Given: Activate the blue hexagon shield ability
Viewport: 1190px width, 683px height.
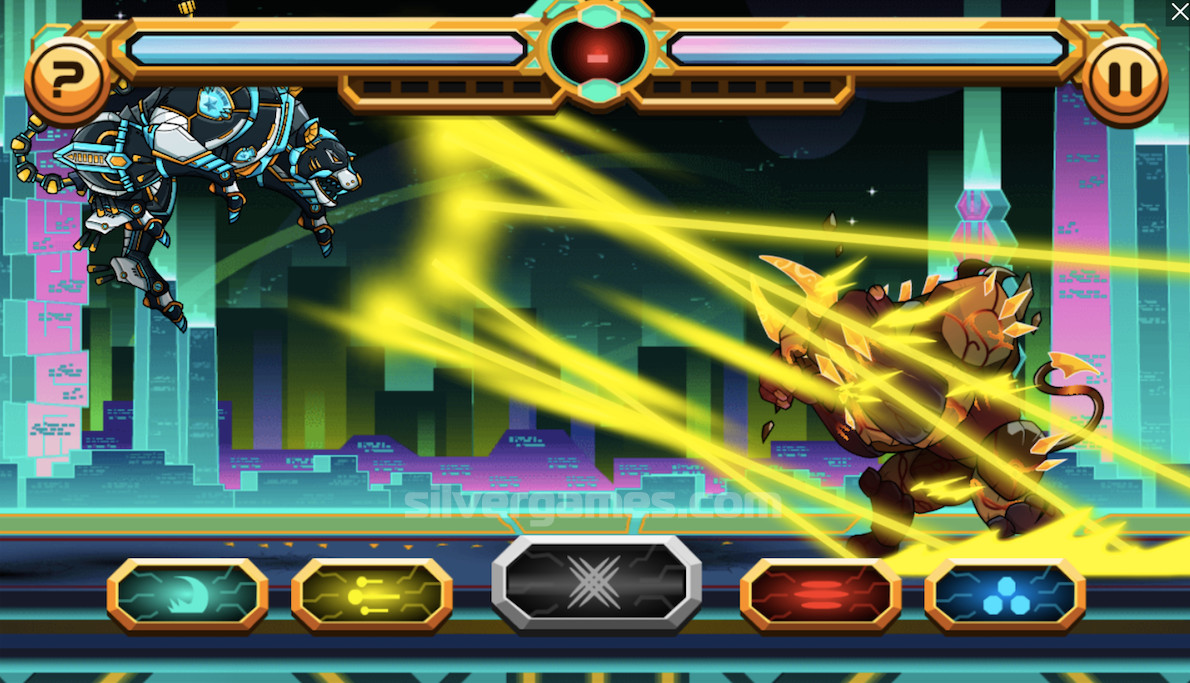Looking at the screenshot, I should (x=1005, y=595).
